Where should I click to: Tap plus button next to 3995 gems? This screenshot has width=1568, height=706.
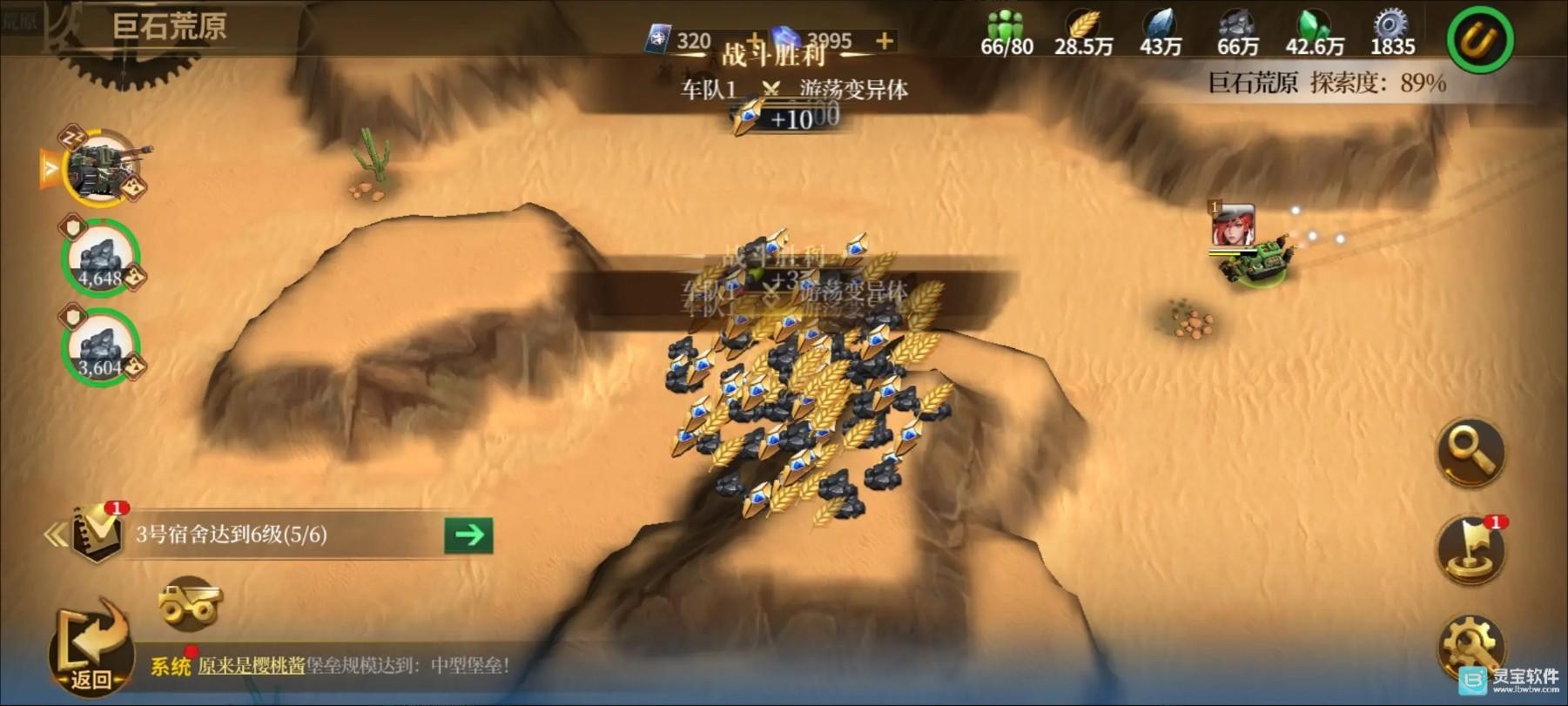(882, 39)
